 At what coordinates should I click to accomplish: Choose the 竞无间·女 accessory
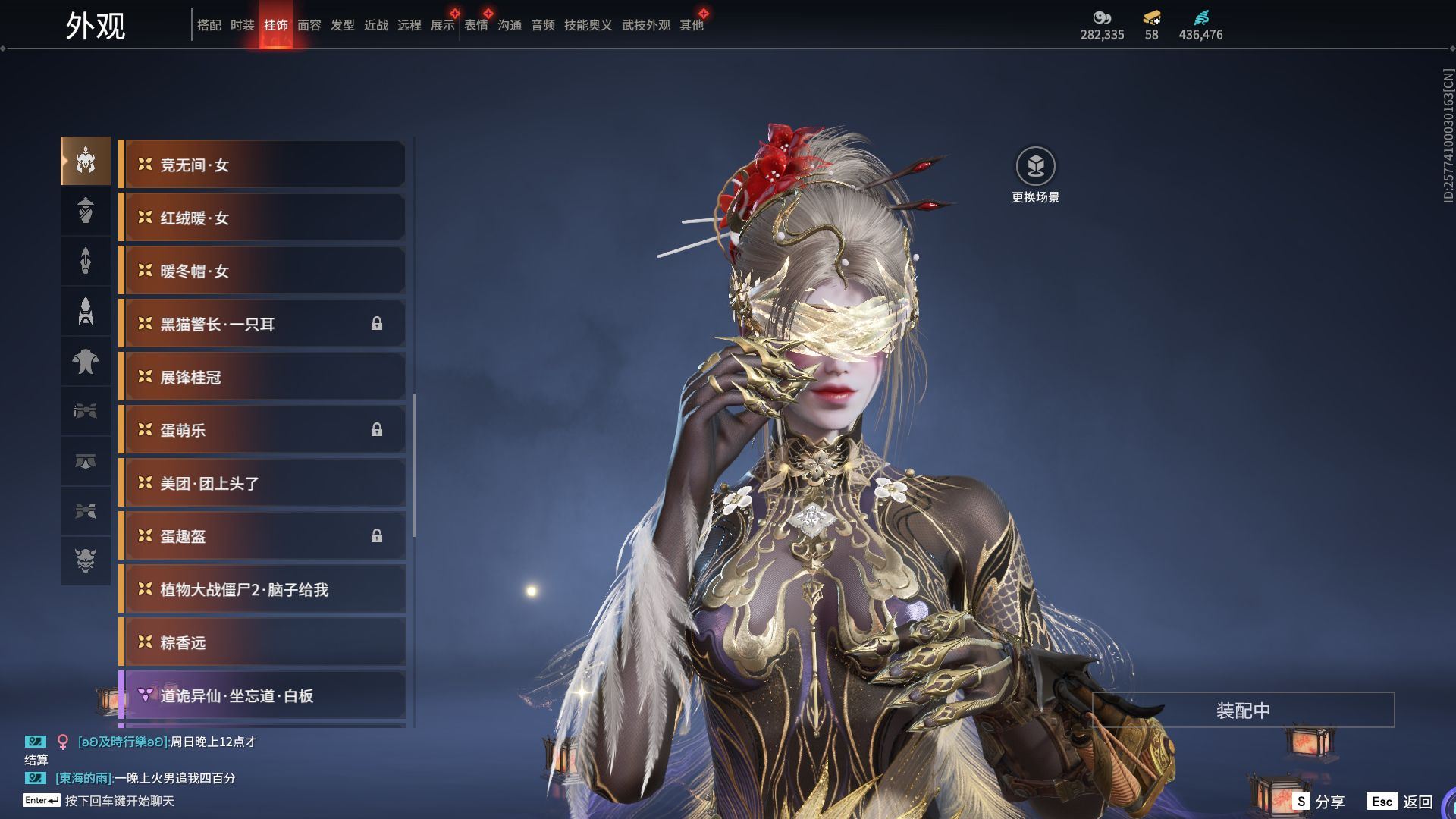pos(262,165)
